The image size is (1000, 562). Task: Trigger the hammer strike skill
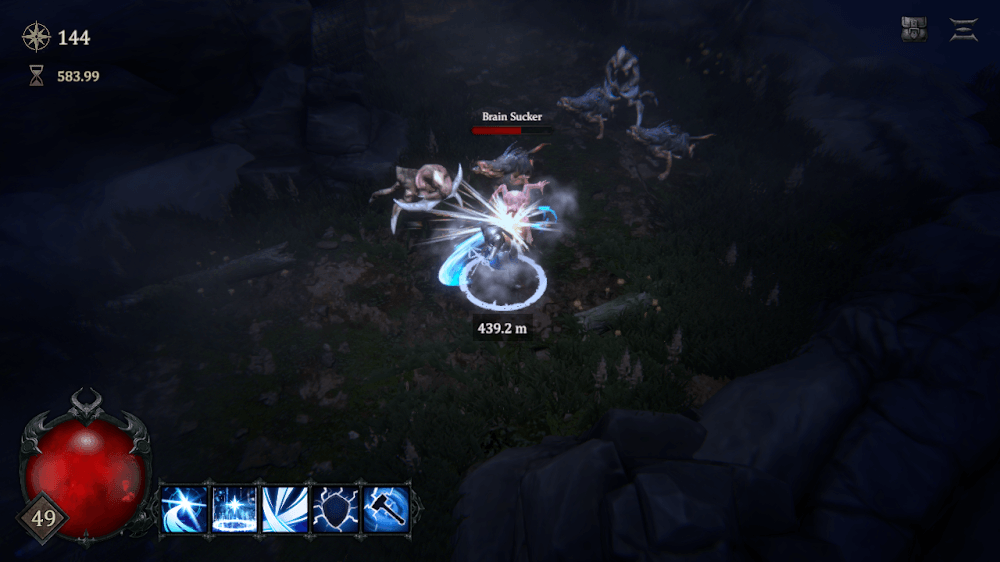[x=385, y=509]
